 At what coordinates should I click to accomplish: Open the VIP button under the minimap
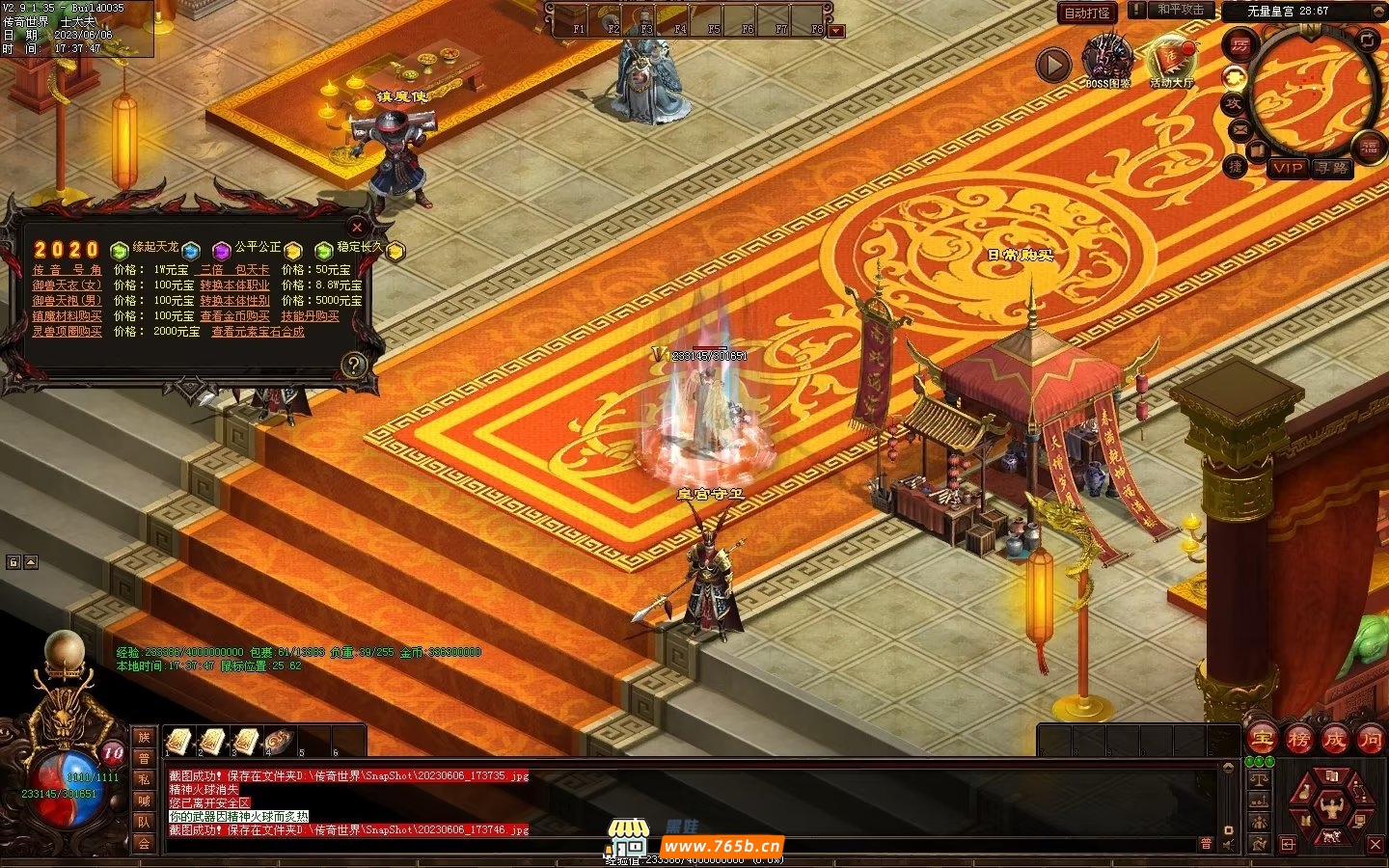click(1287, 168)
